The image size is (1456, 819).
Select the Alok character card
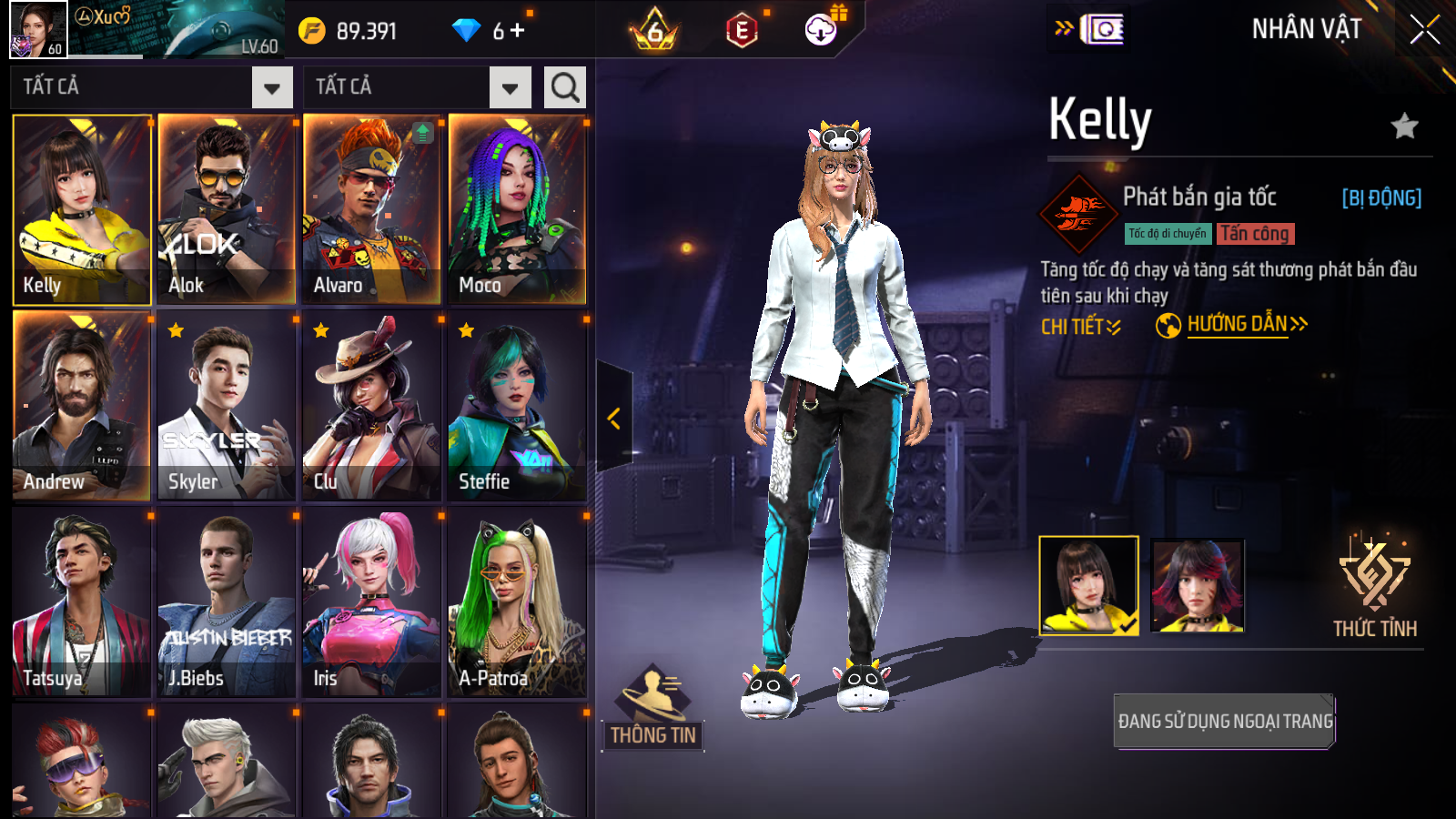pos(226,209)
